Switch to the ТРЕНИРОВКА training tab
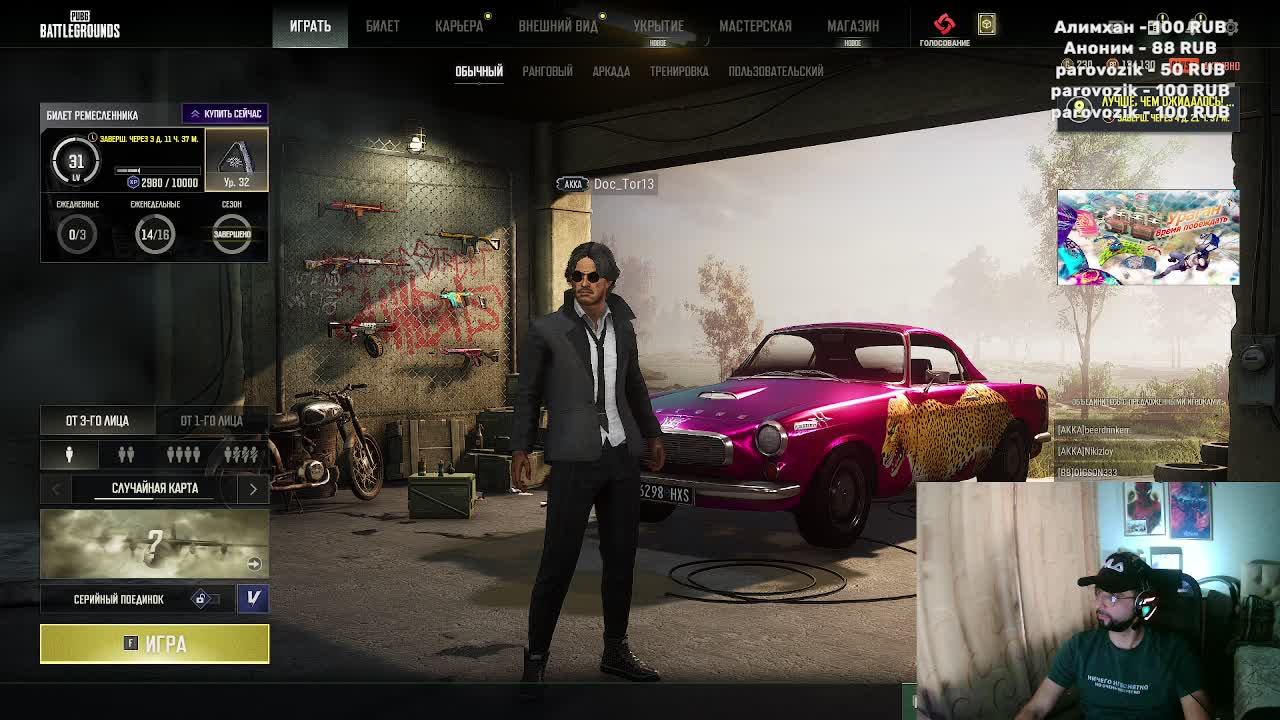The width and height of the screenshot is (1280, 720). (679, 71)
